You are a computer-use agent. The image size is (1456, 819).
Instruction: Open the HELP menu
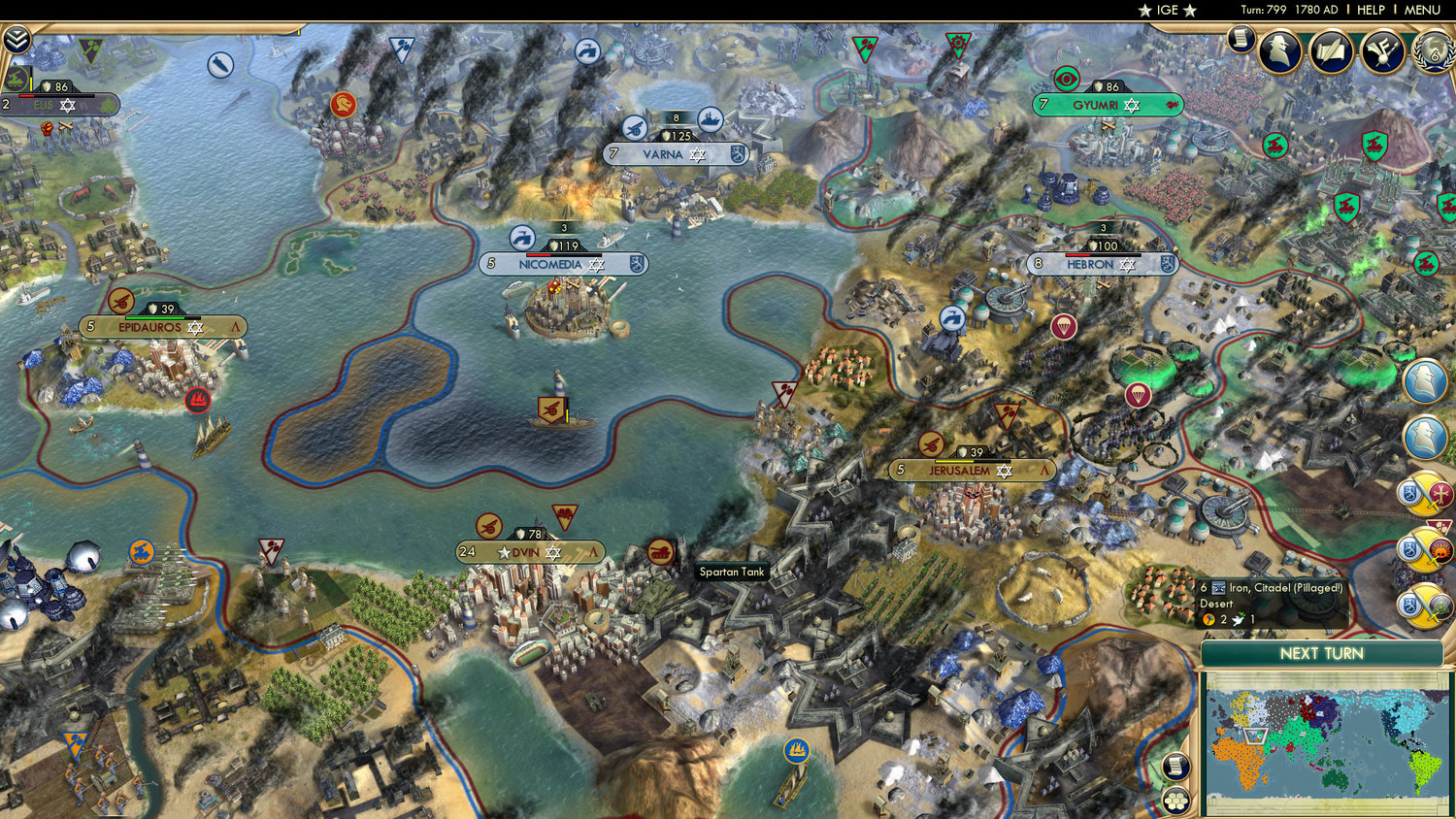pos(1373,9)
